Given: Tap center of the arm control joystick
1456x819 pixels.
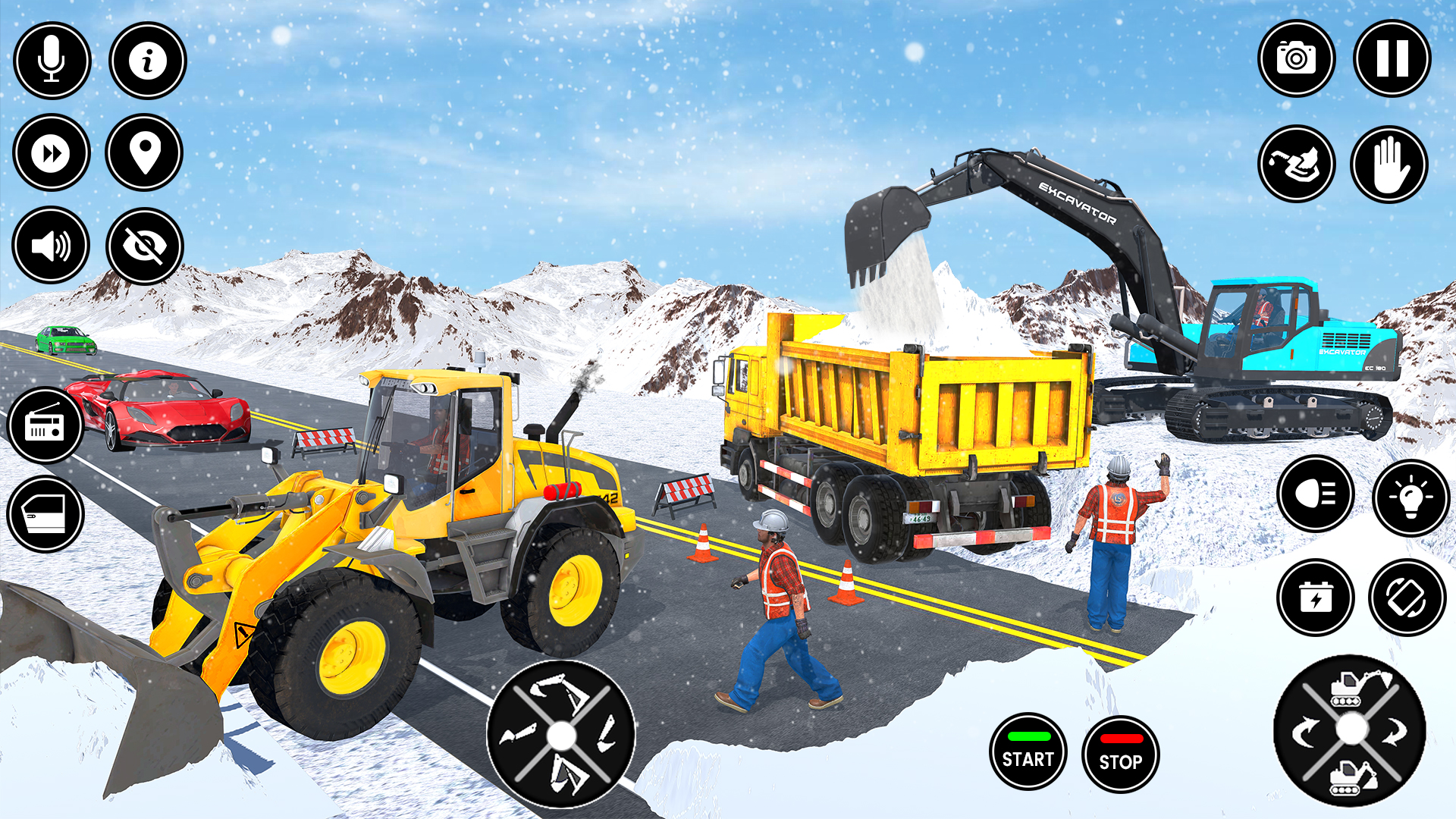Looking at the screenshot, I should (x=561, y=734).
